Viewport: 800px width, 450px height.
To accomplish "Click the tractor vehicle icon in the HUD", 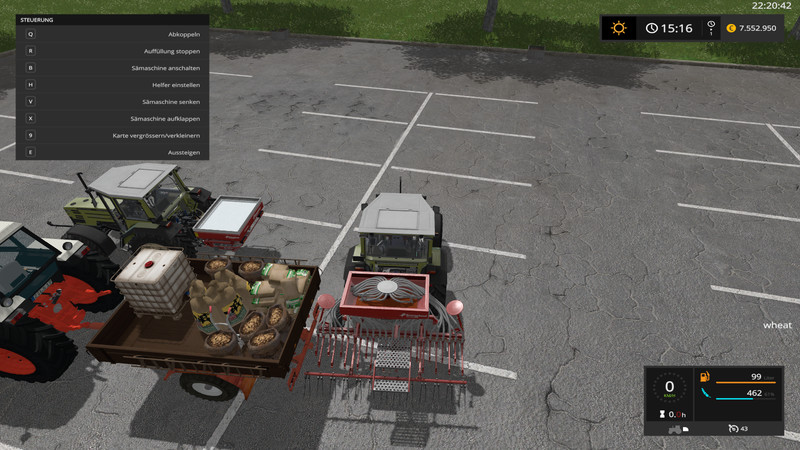I will pos(676,429).
